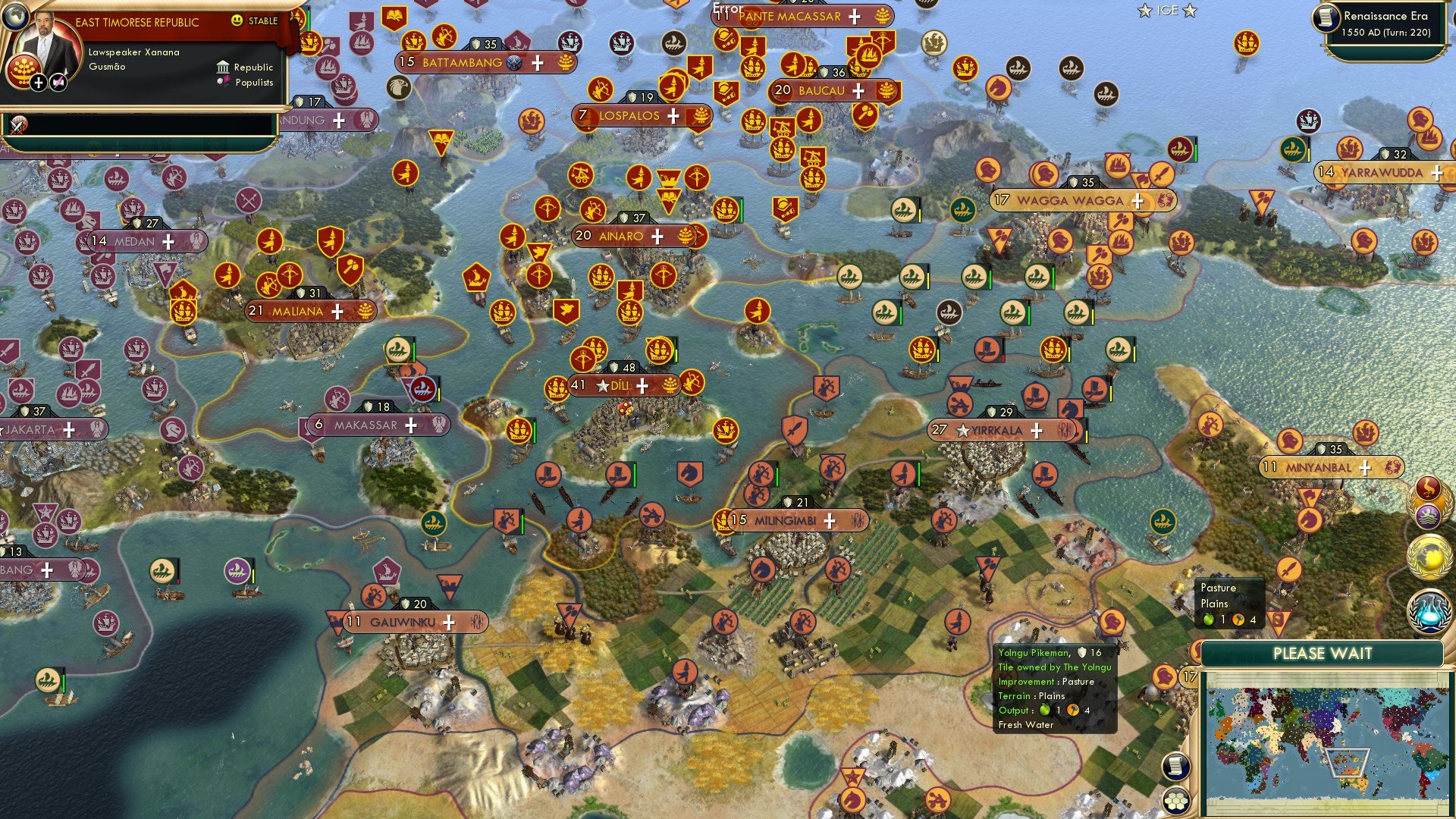The image size is (1456, 819).
Task: Click the Populists ideology flower icon
Action: pos(222,81)
